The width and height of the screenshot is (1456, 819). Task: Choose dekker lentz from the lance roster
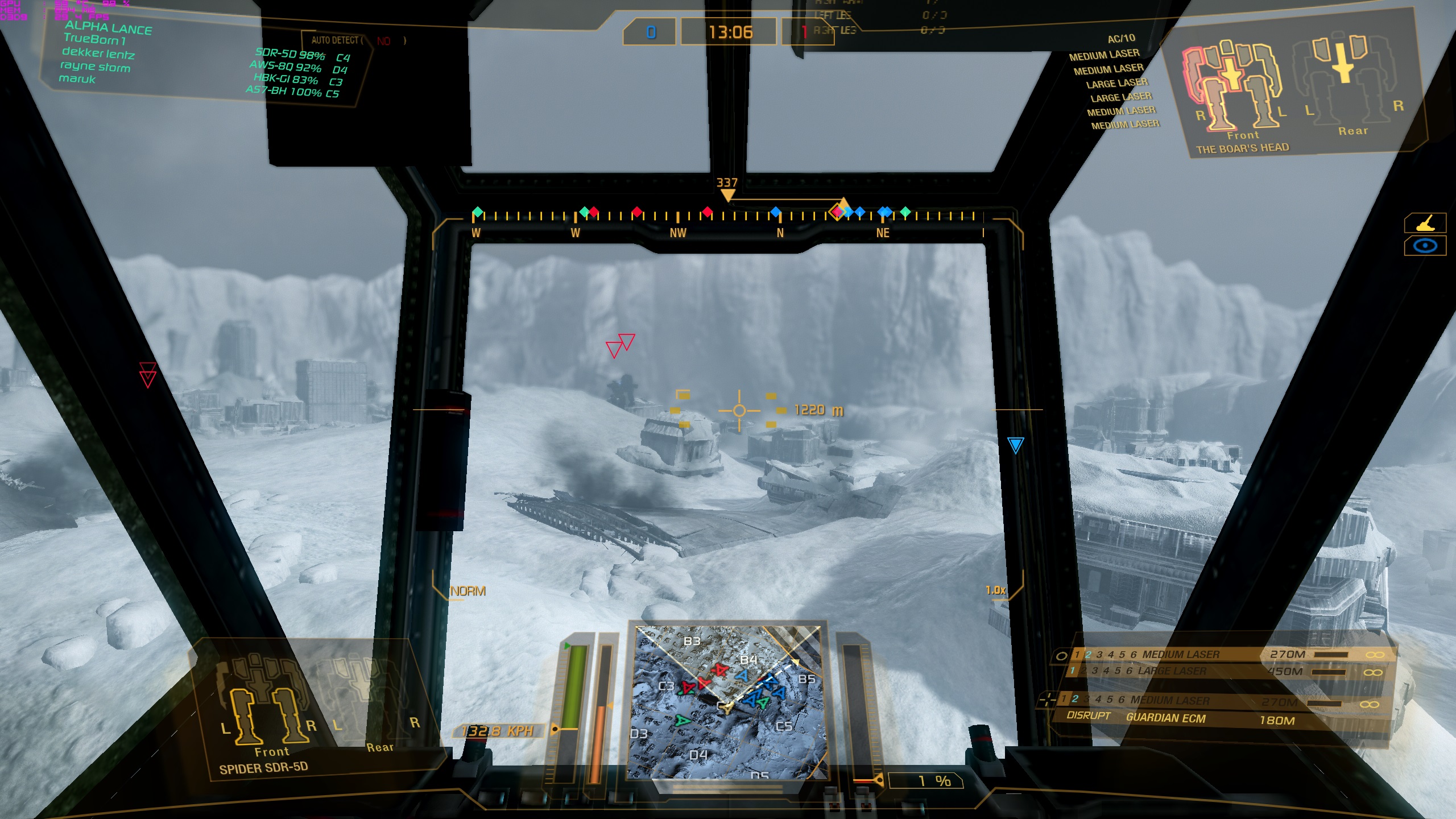[x=98, y=53]
